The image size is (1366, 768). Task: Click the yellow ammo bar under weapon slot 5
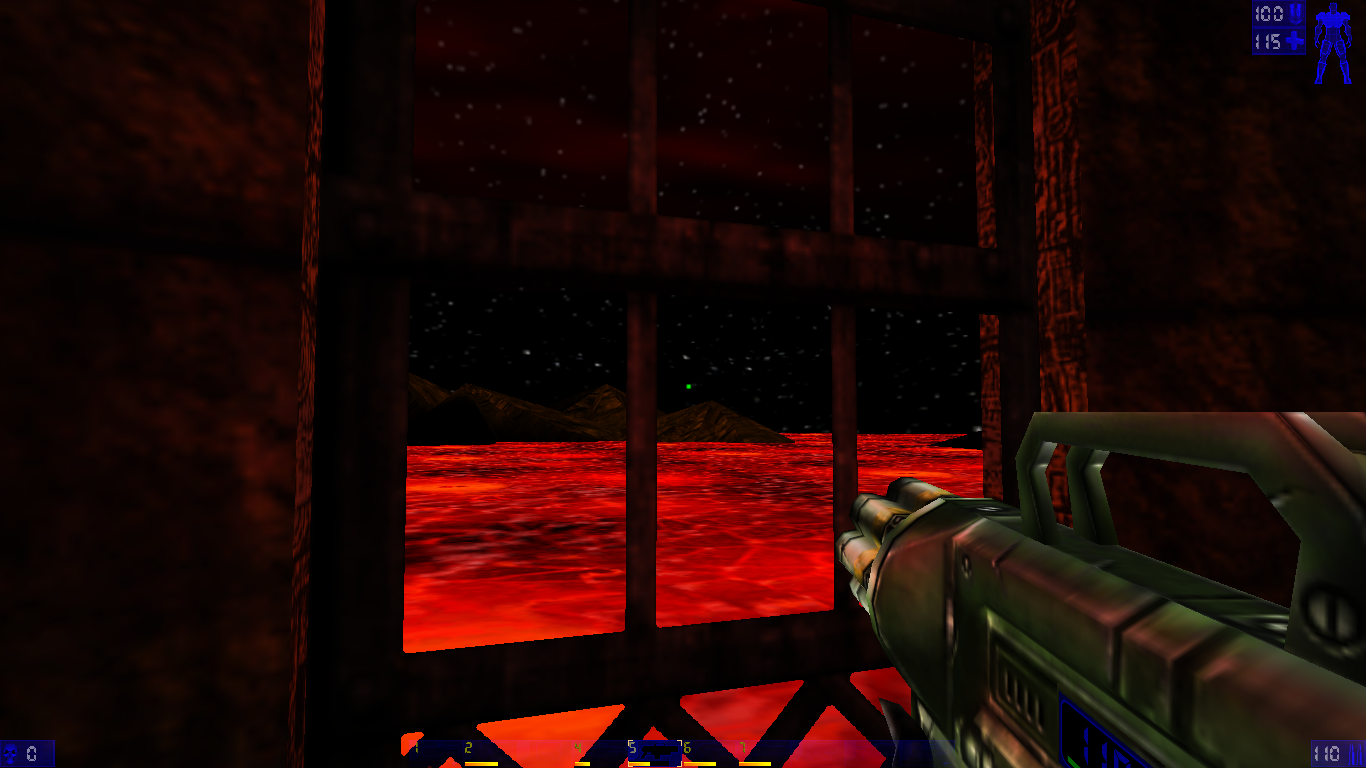pos(642,763)
